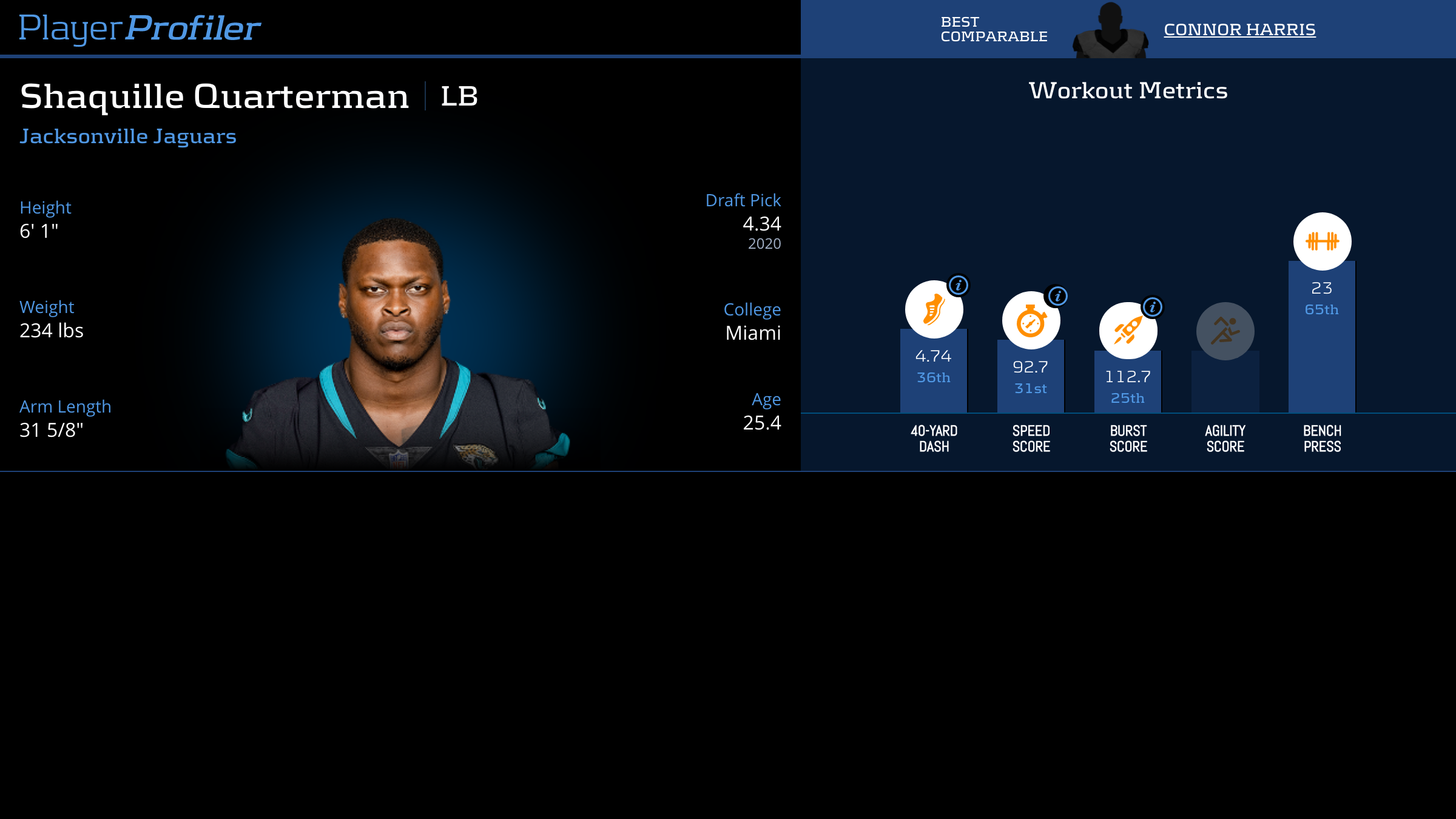Image resolution: width=1456 pixels, height=819 pixels.
Task: Show info for the Speed Score metric
Action: (x=1057, y=296)
